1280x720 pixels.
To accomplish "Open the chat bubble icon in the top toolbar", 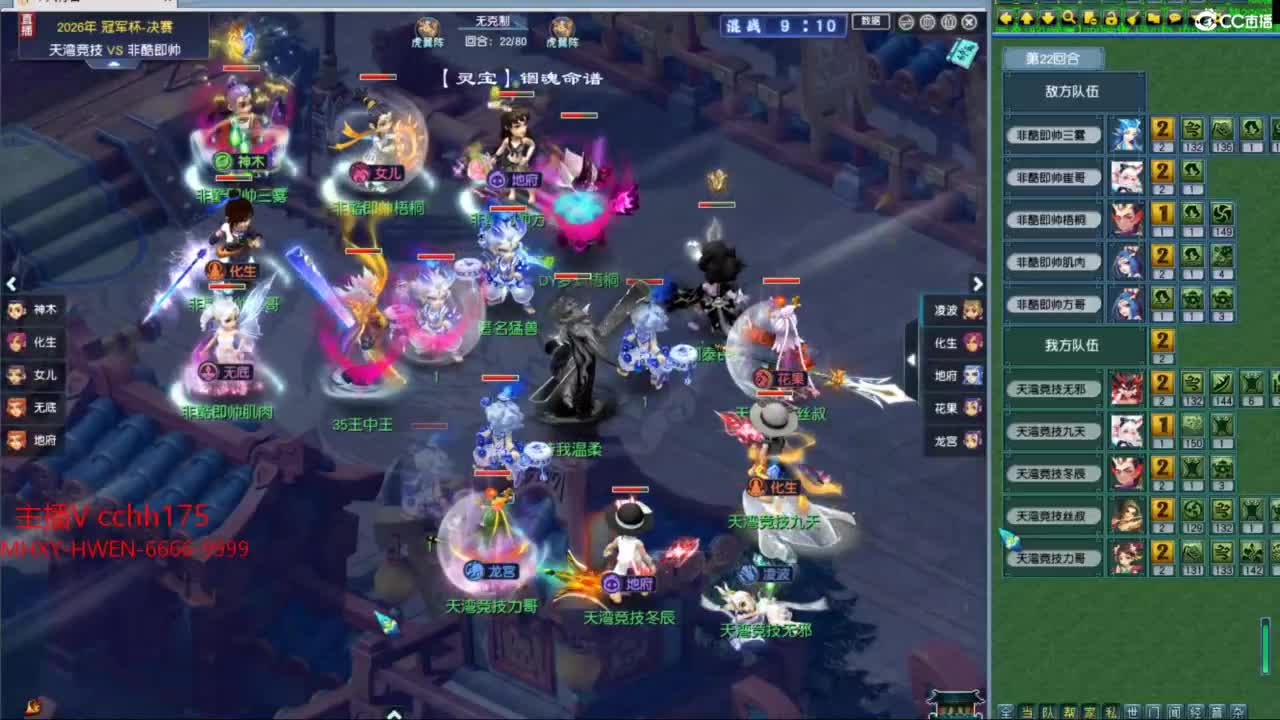I will [1174, 17].
